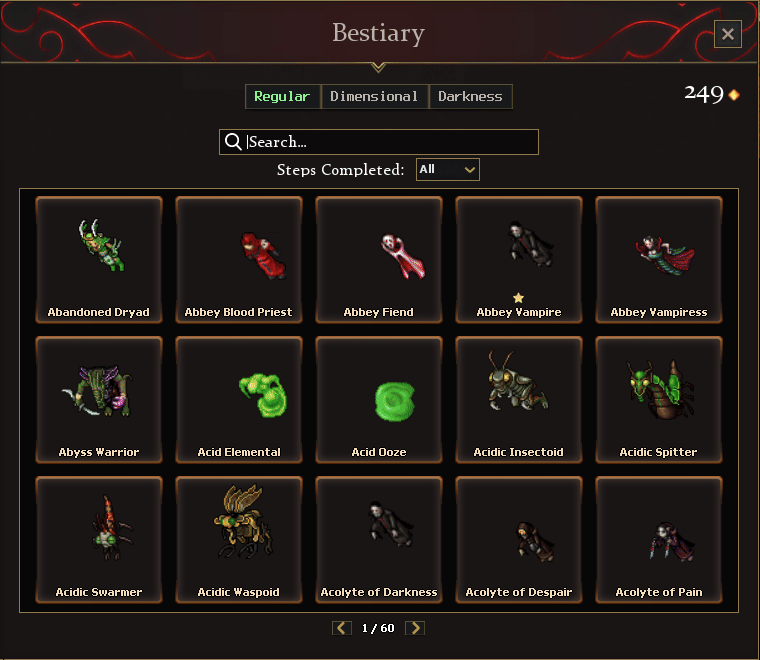760x660 pixels.
Task: Select the Abbey Blood Priest card
Action: coord(239,259)
